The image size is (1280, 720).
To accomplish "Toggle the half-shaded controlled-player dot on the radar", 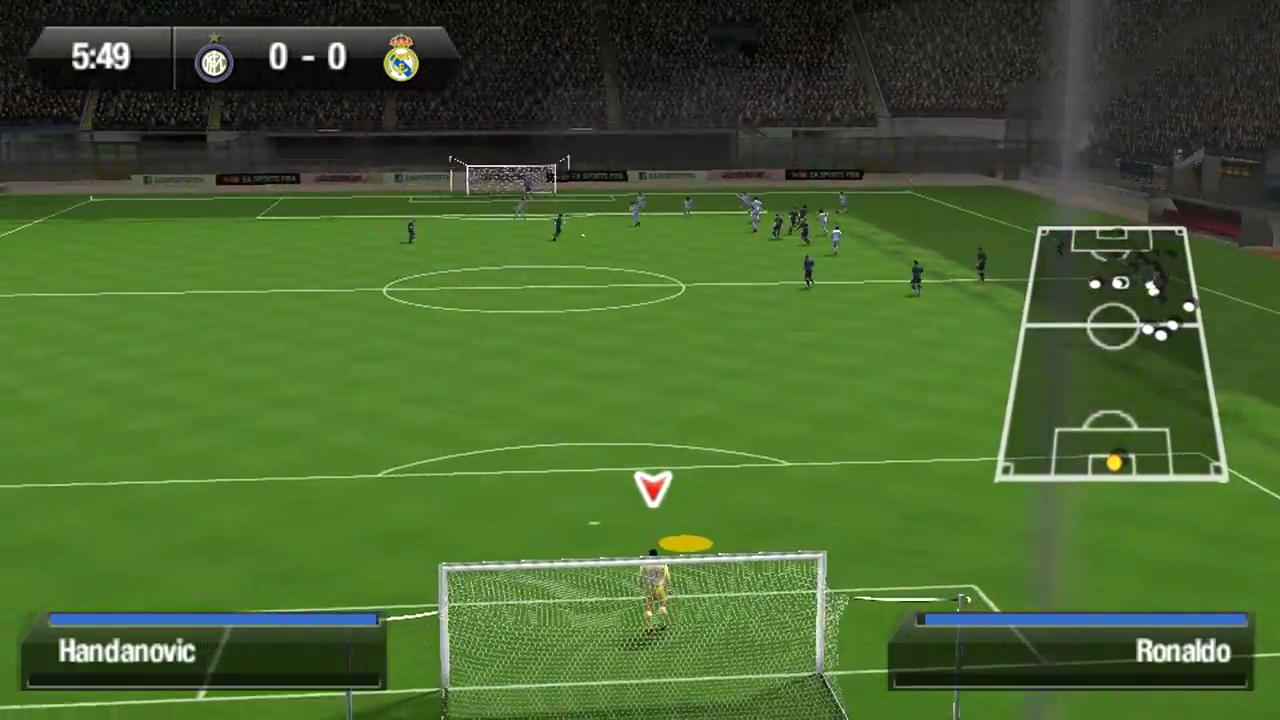I will pos(1120,281).
